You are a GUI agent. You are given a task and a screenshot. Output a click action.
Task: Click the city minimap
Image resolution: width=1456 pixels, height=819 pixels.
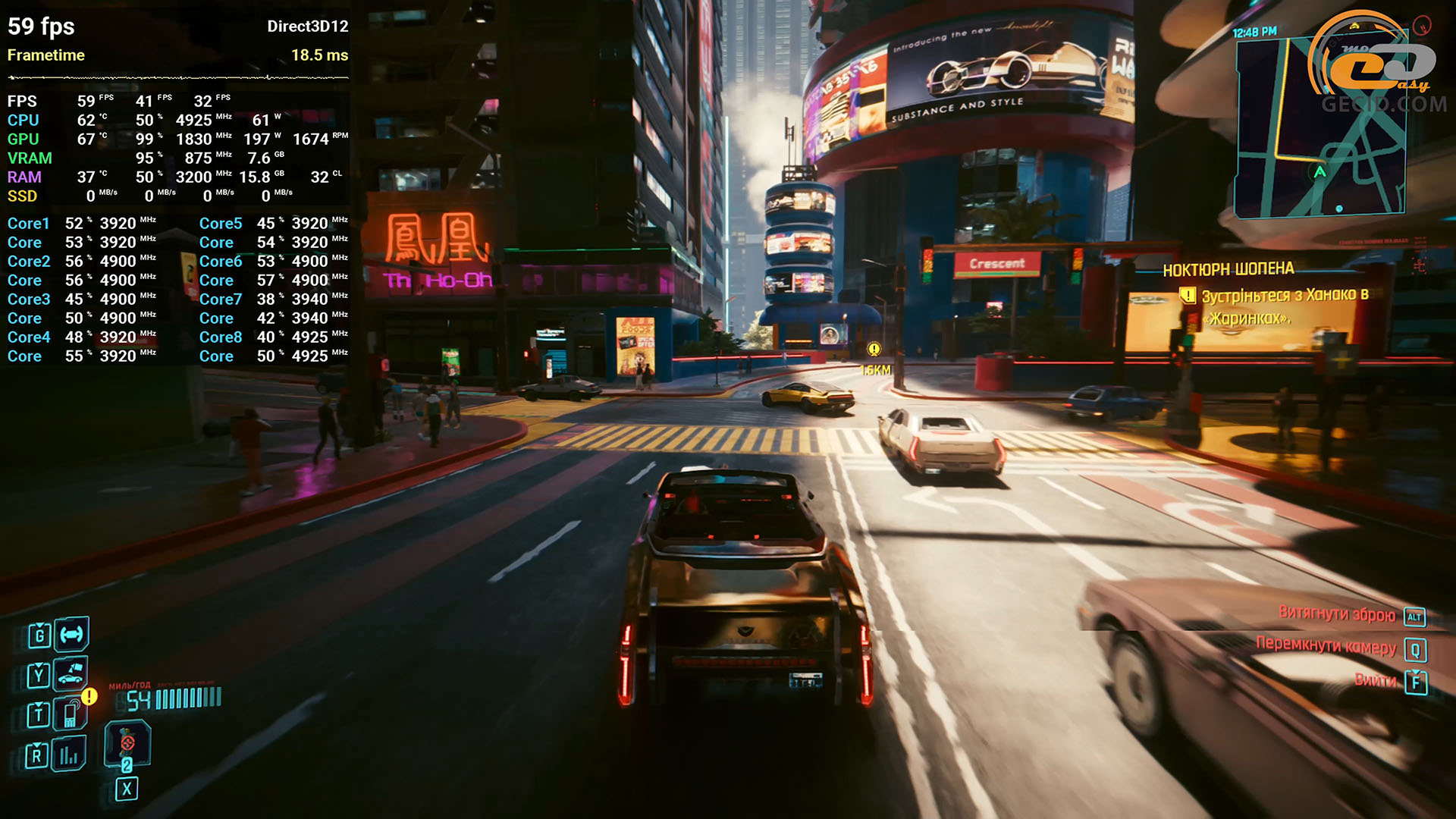tap(1319, 127)
